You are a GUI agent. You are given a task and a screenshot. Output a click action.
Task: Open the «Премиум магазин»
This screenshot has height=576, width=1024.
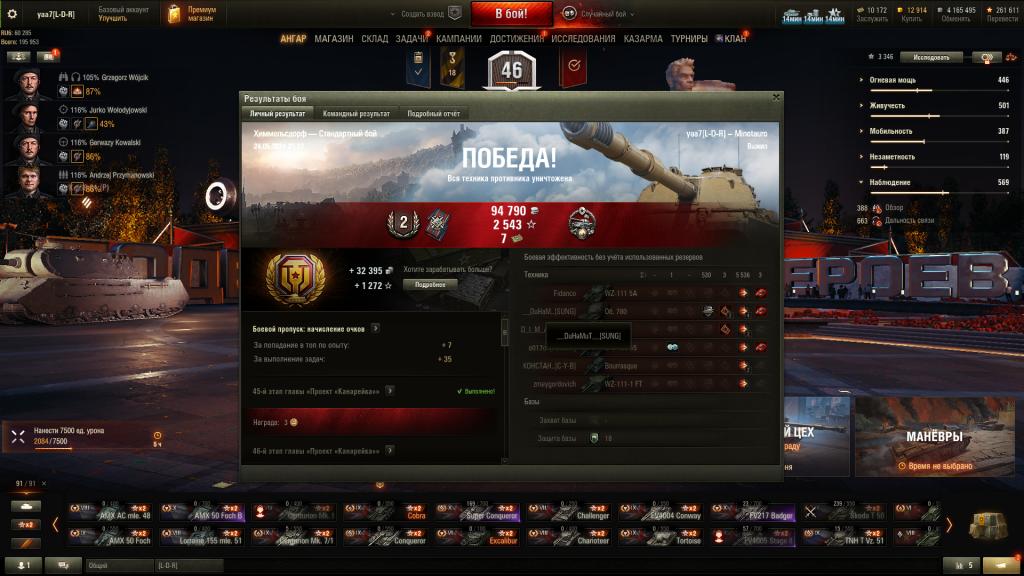pyautogui.click(x=195, y=13)
